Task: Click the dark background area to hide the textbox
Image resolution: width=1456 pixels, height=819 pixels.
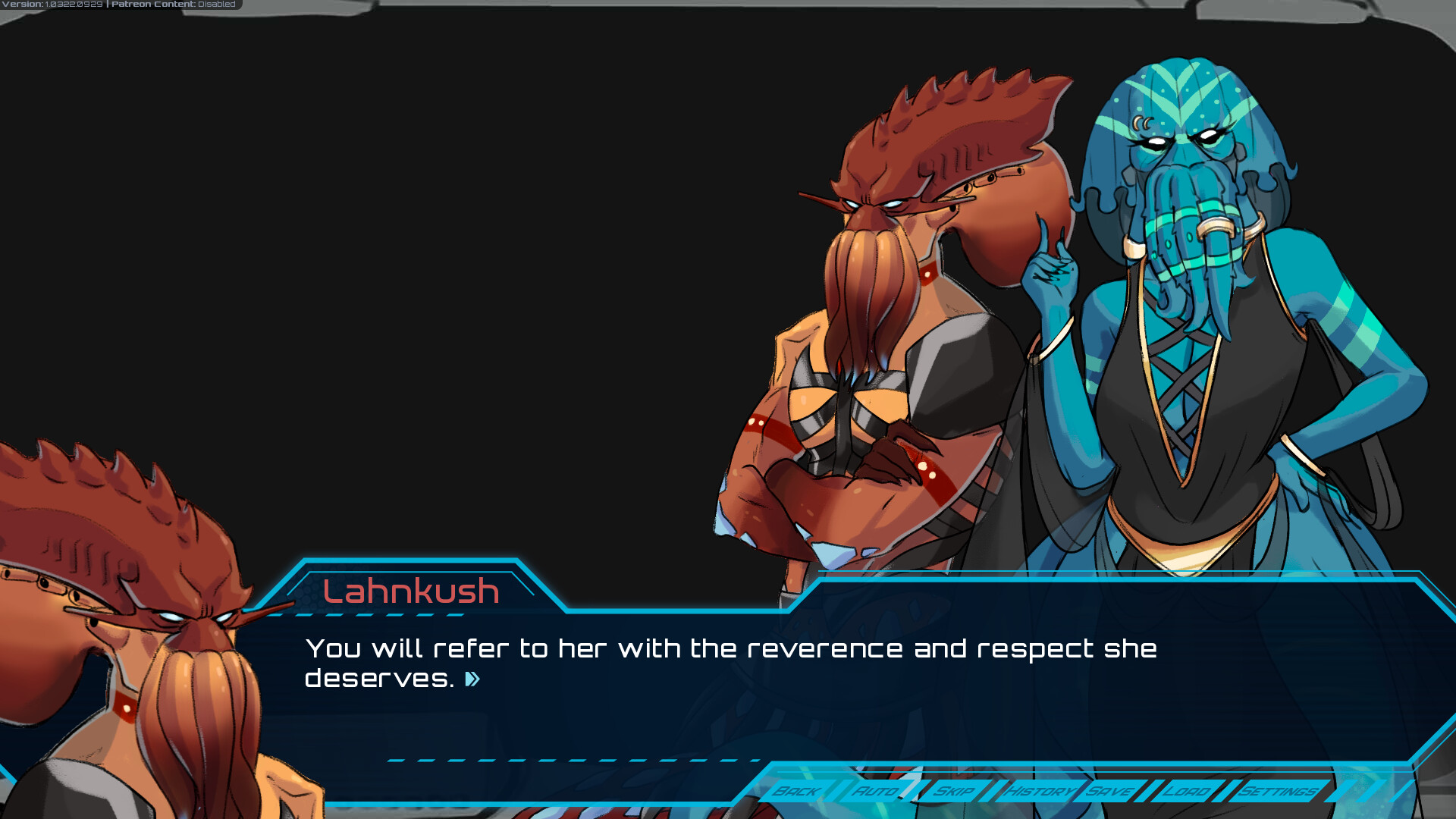Action: tap(493, 265)
